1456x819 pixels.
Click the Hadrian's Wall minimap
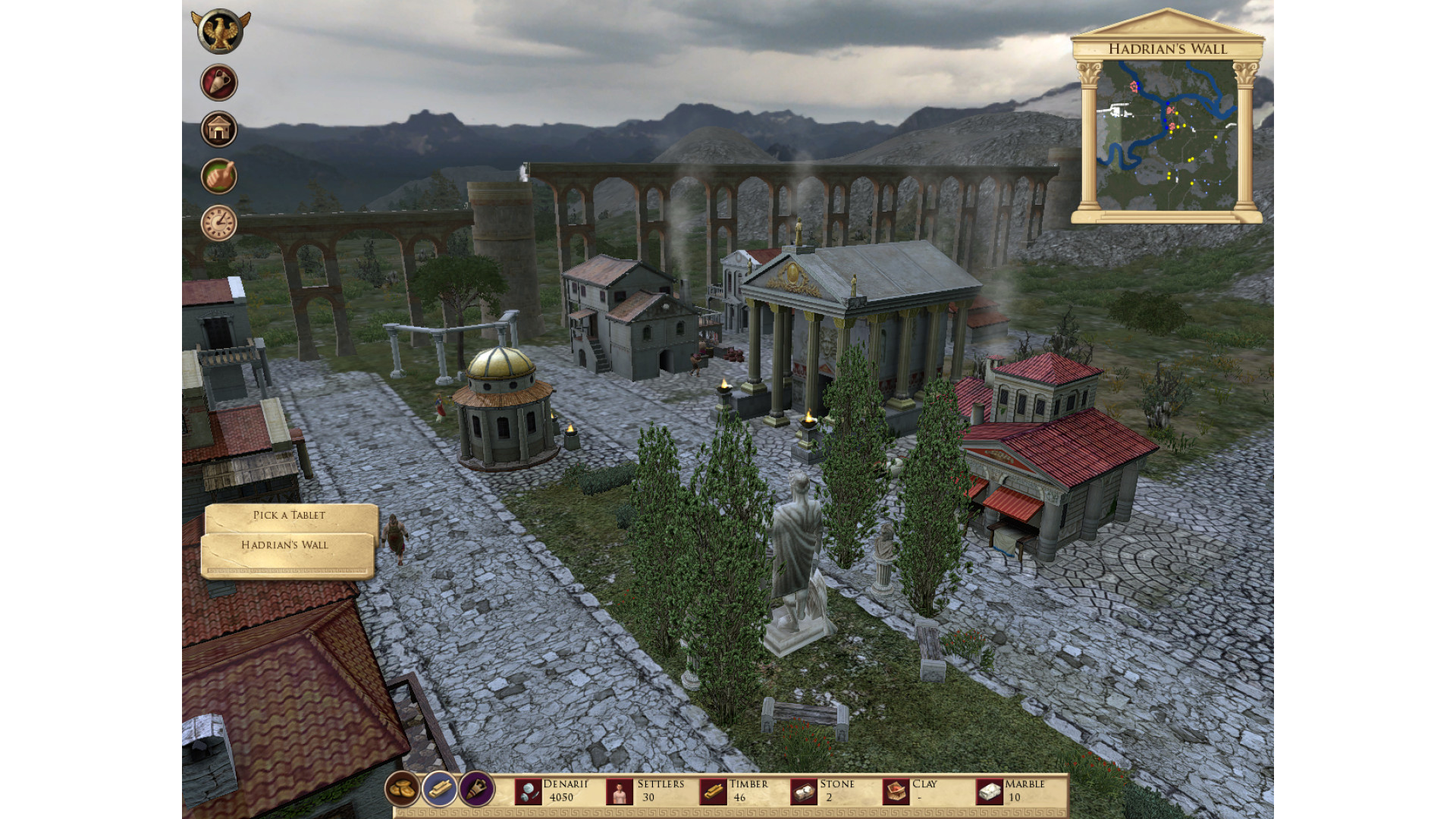(x=1166, y=135)
